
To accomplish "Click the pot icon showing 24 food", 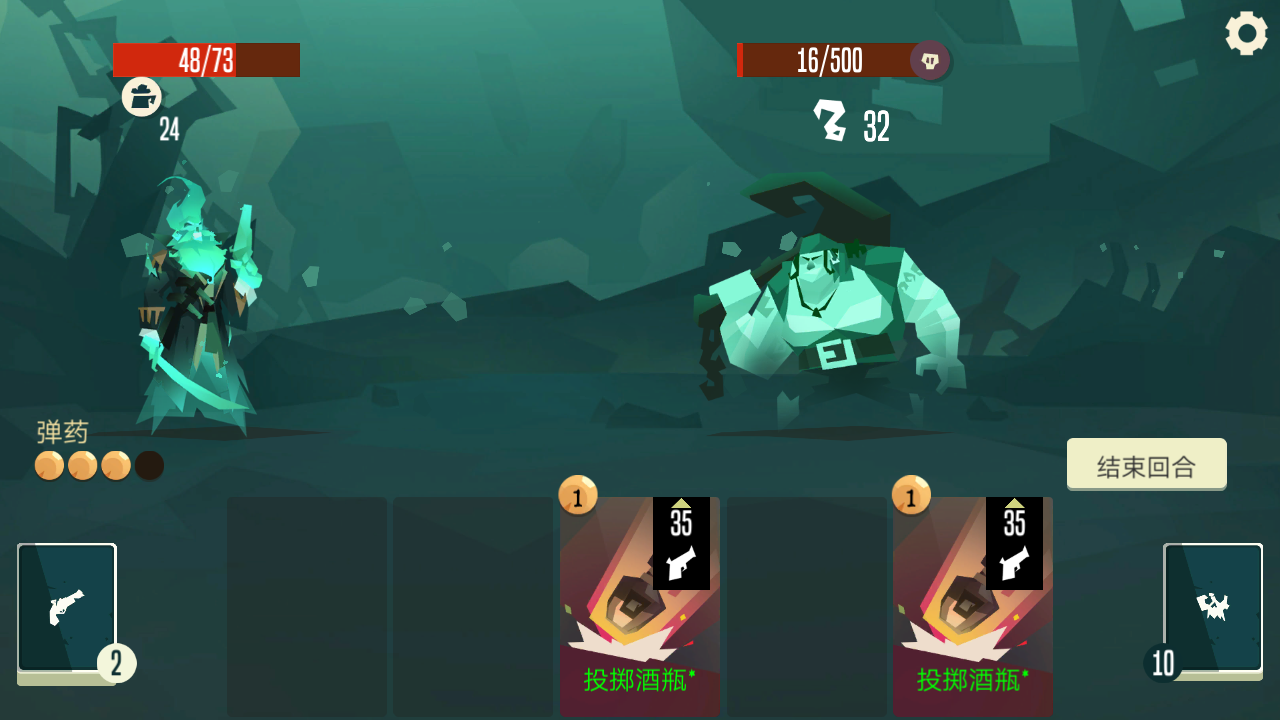I will (x=142, y=97).
